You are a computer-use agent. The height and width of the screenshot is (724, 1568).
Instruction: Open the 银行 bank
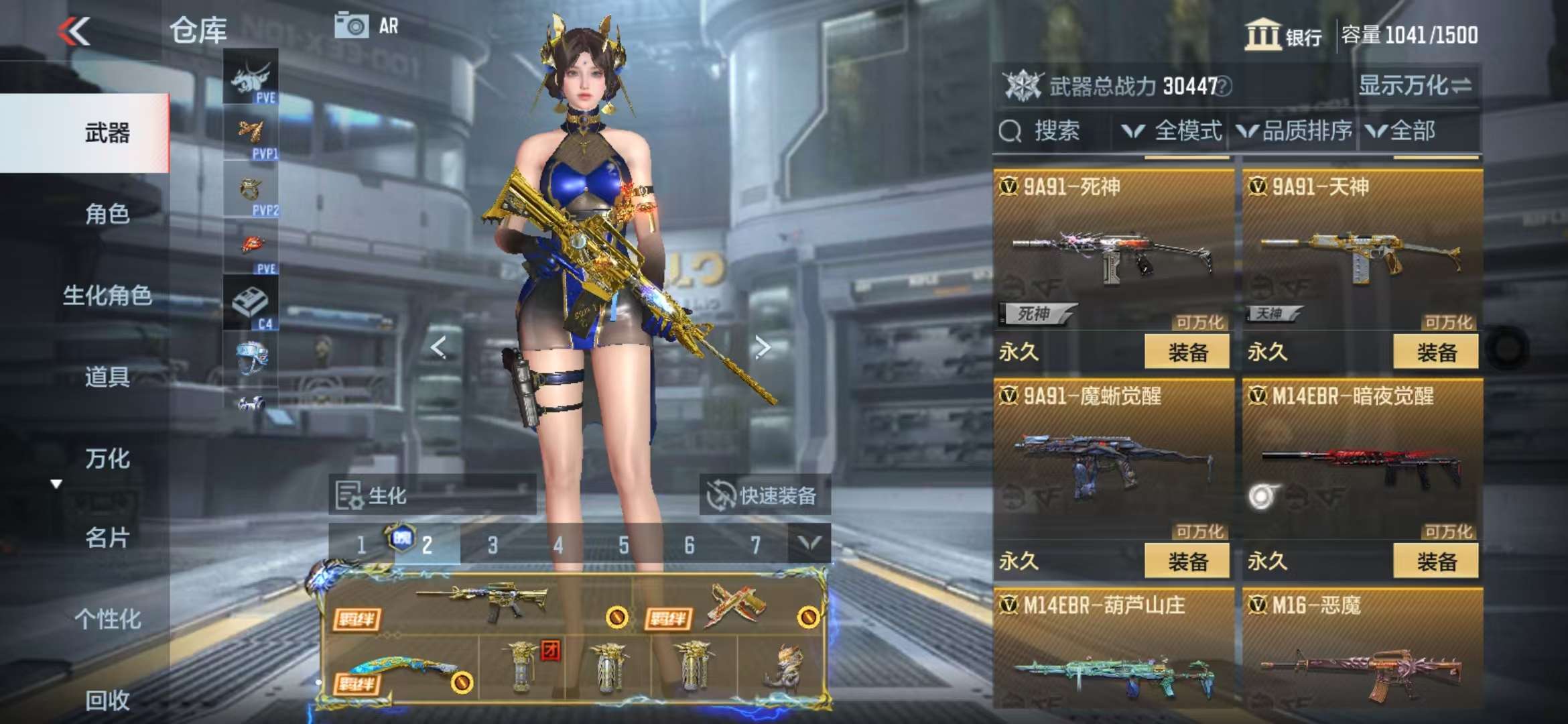coord(1283,35)
